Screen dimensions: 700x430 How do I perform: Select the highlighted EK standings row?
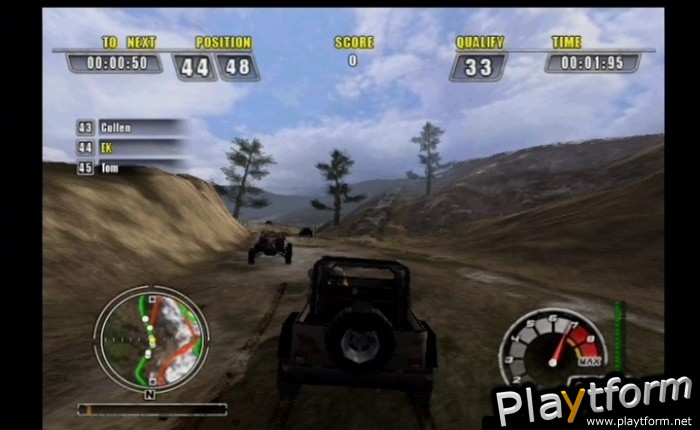(x=130, y=148)
